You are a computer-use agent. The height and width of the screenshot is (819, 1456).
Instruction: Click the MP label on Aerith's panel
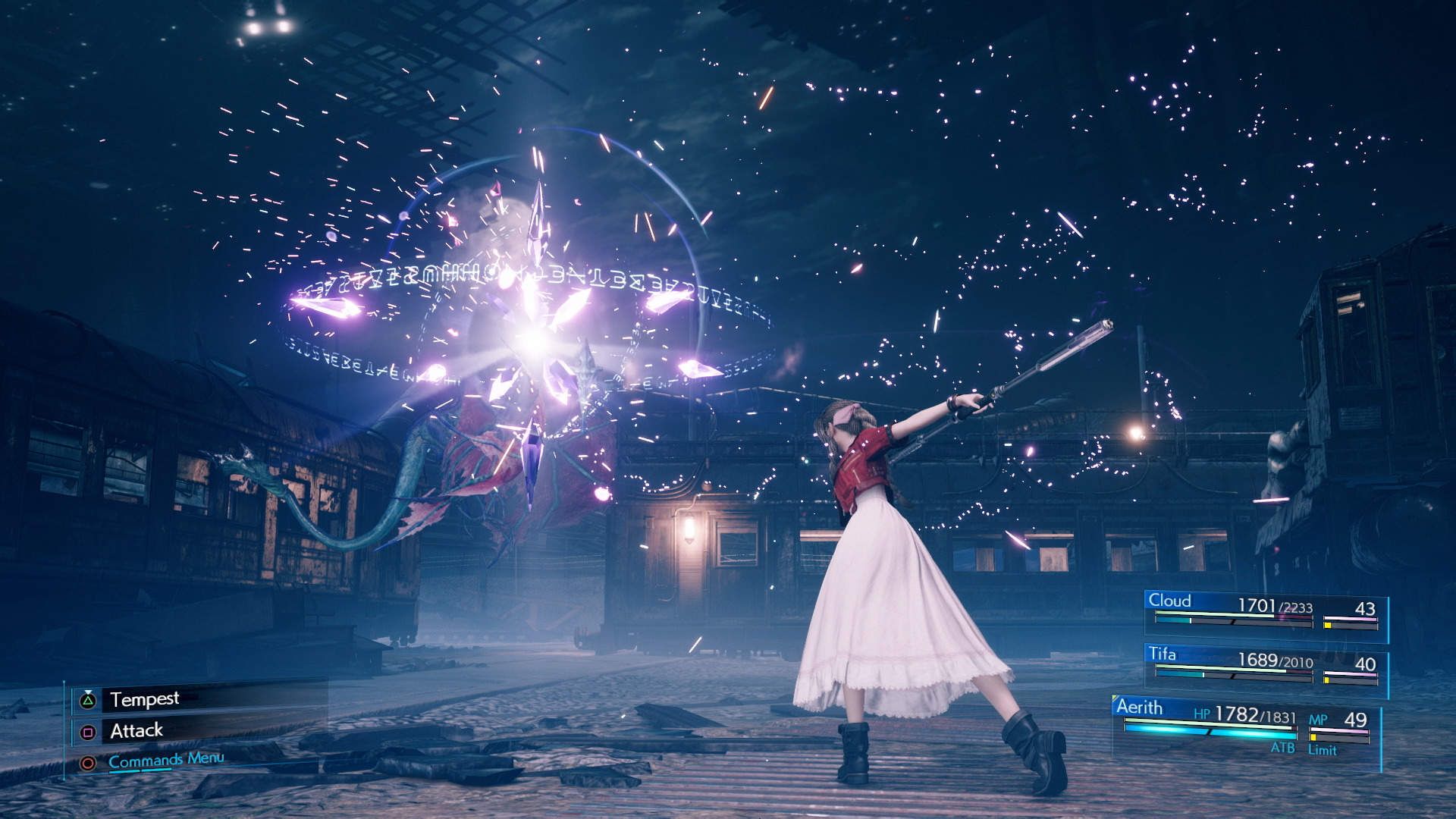point(1319,718)
